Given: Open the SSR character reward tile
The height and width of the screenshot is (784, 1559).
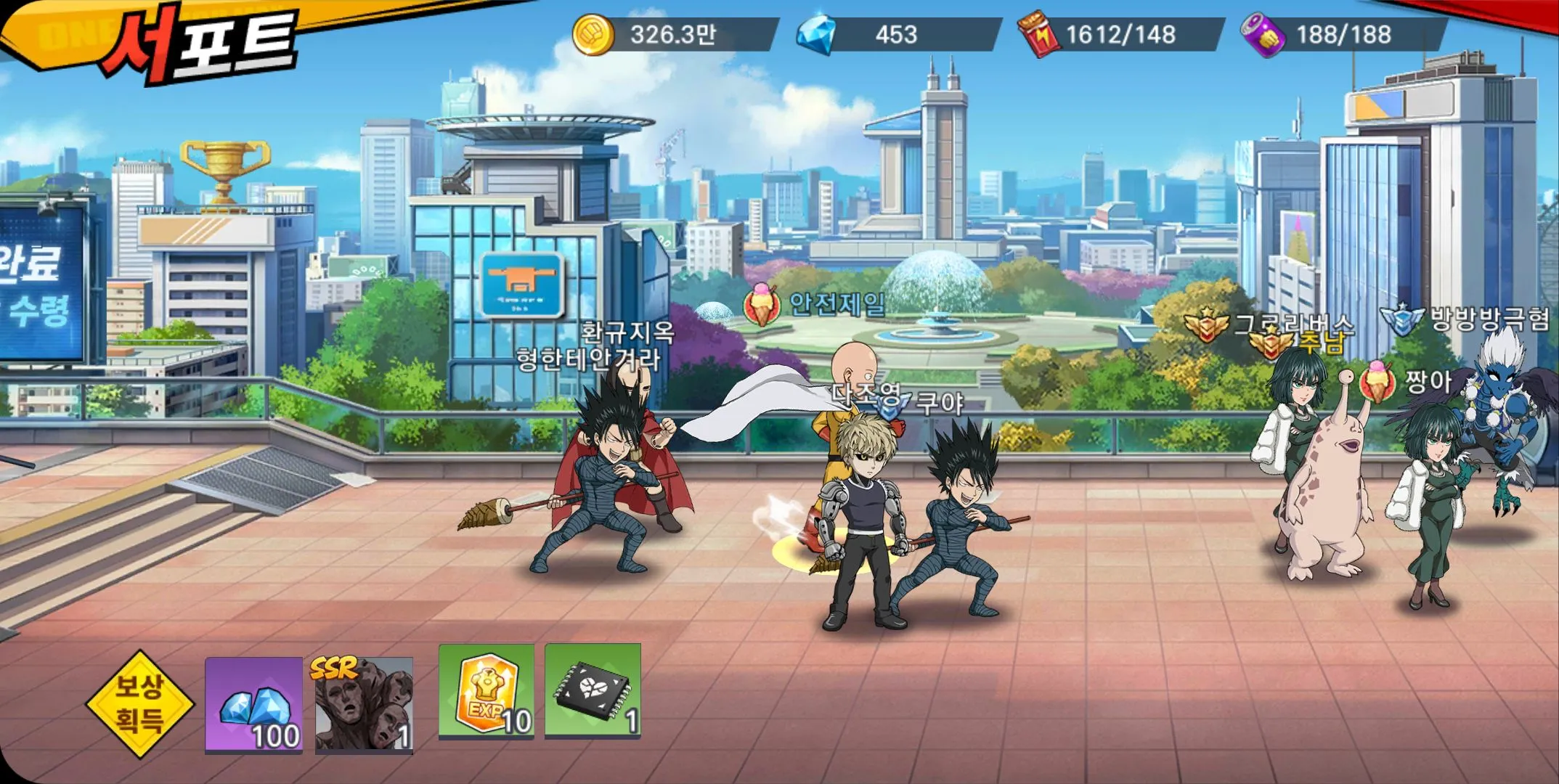Looking at the screenshot, I should click(364, 704).
